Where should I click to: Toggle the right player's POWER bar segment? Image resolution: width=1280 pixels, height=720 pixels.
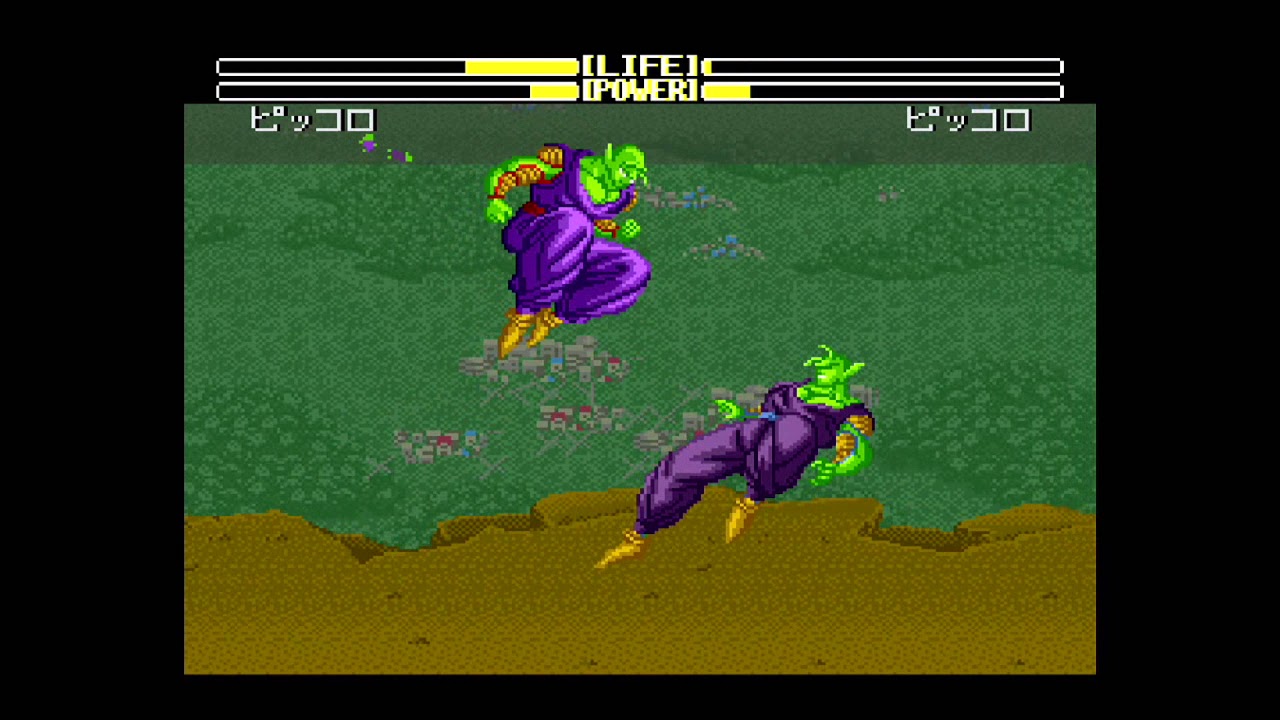[725, 90]
